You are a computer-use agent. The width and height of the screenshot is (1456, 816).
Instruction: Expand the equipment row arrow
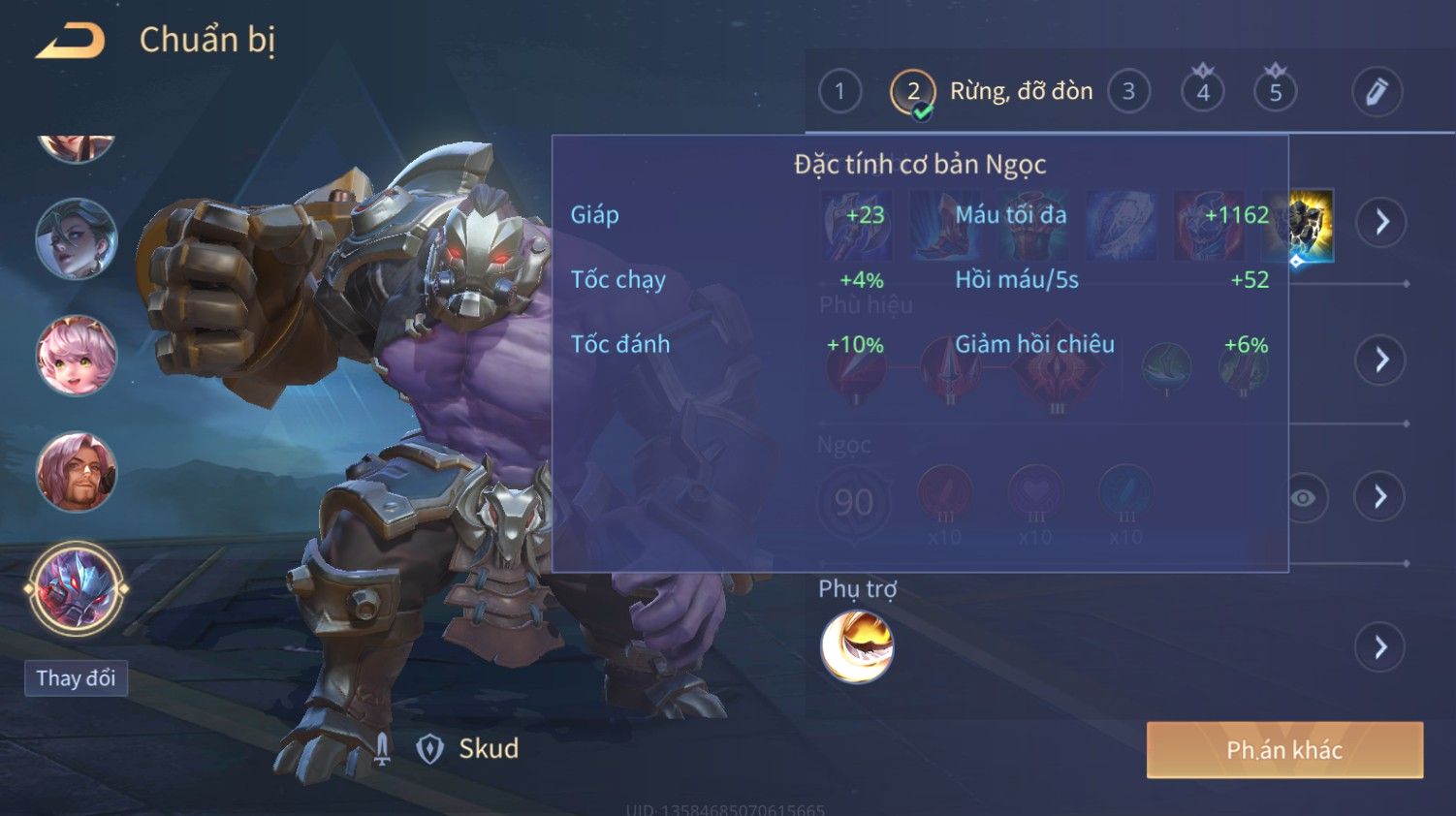1380,222
